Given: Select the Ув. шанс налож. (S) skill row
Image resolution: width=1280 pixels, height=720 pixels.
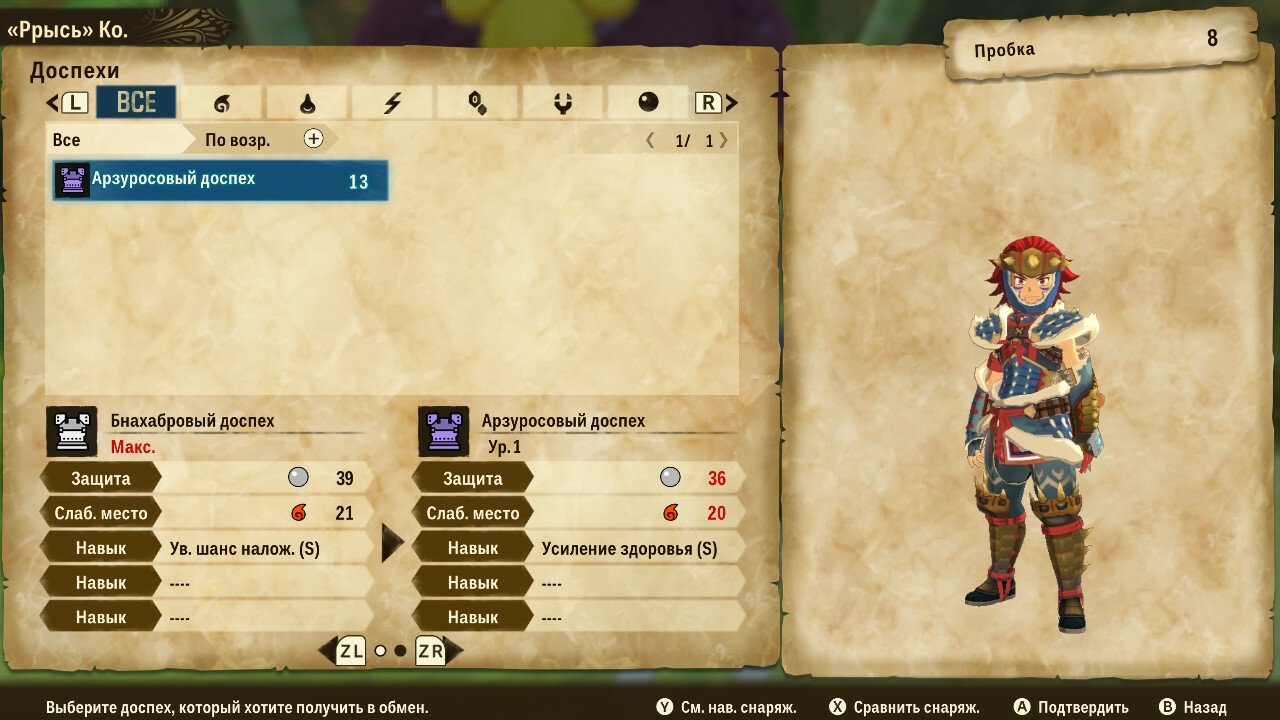Looking at the screenshot, I should tap(245, 548).
